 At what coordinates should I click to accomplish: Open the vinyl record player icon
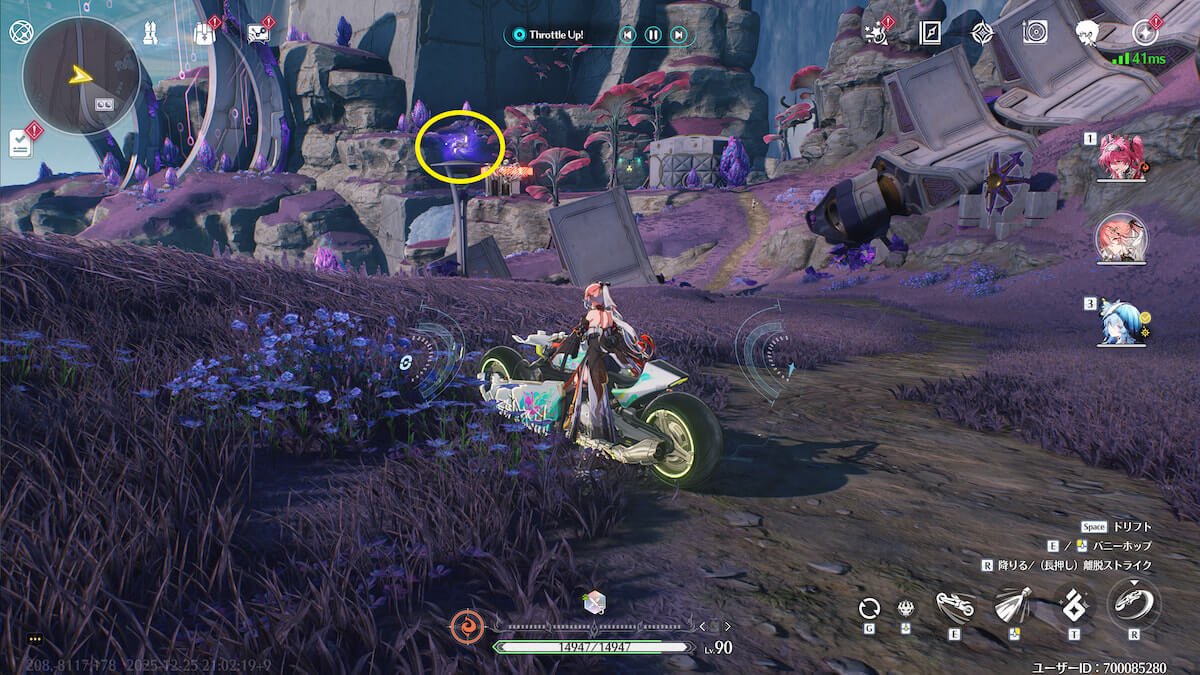(x=1035, y=33)
